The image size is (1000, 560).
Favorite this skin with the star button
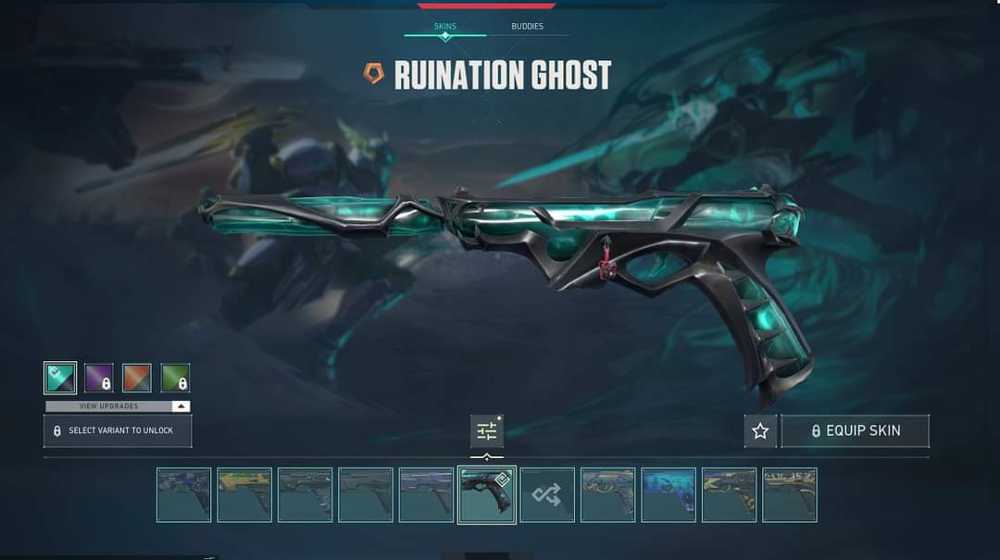[x=760, y=431]
